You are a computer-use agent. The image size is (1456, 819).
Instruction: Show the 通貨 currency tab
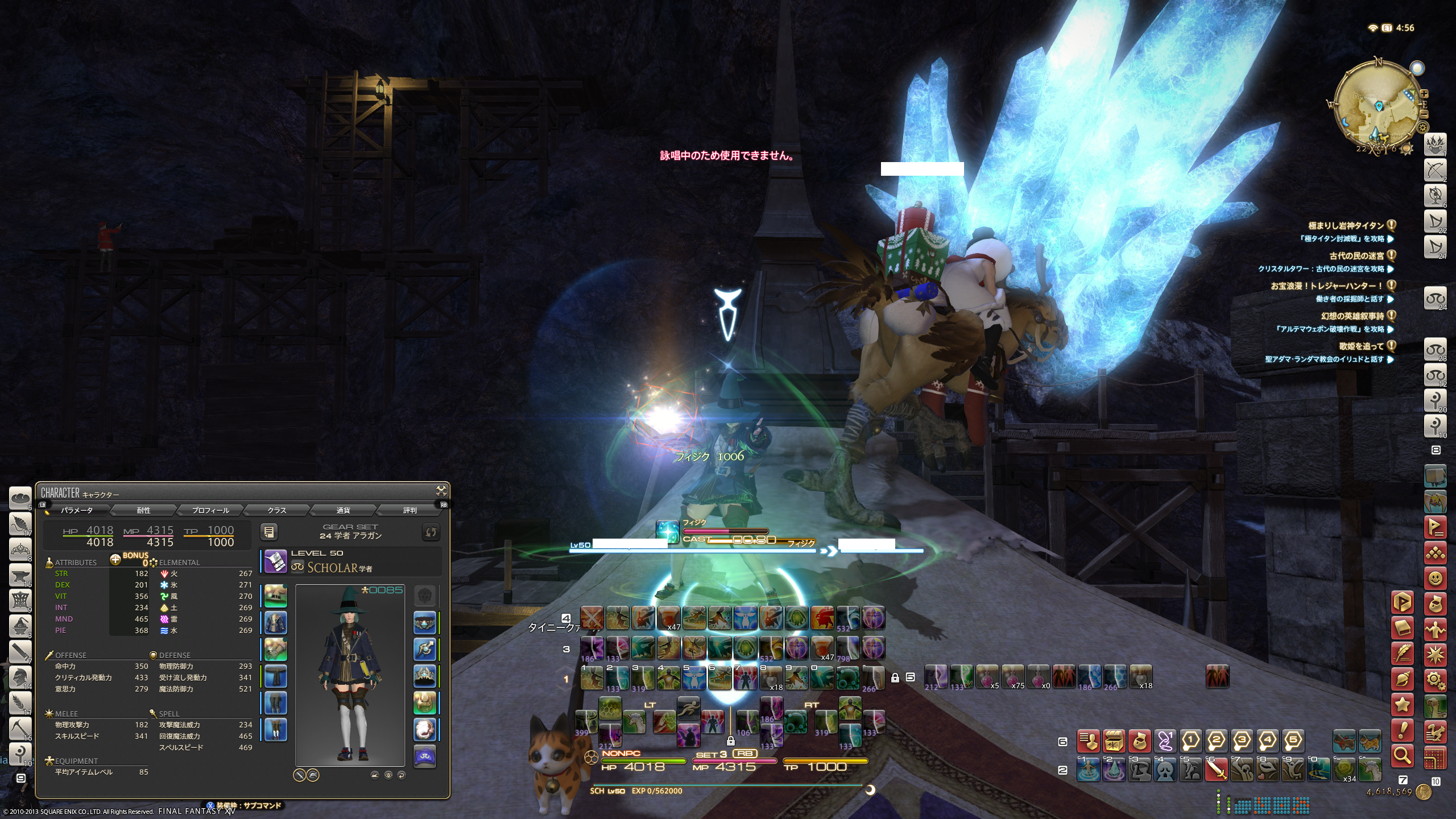[x=343, y=510]
